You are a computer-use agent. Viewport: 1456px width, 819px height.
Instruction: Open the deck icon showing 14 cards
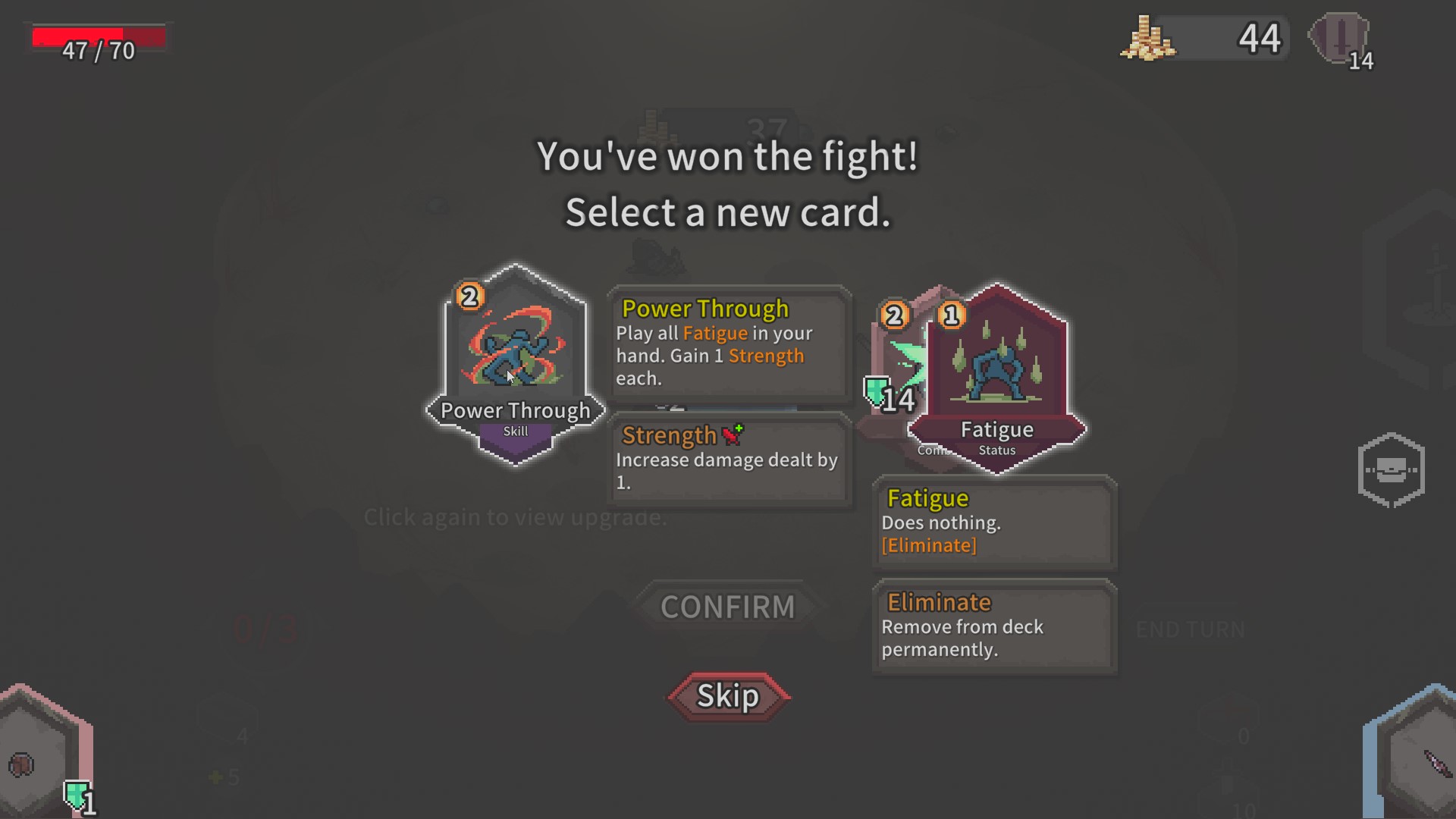coord(1341,39)
